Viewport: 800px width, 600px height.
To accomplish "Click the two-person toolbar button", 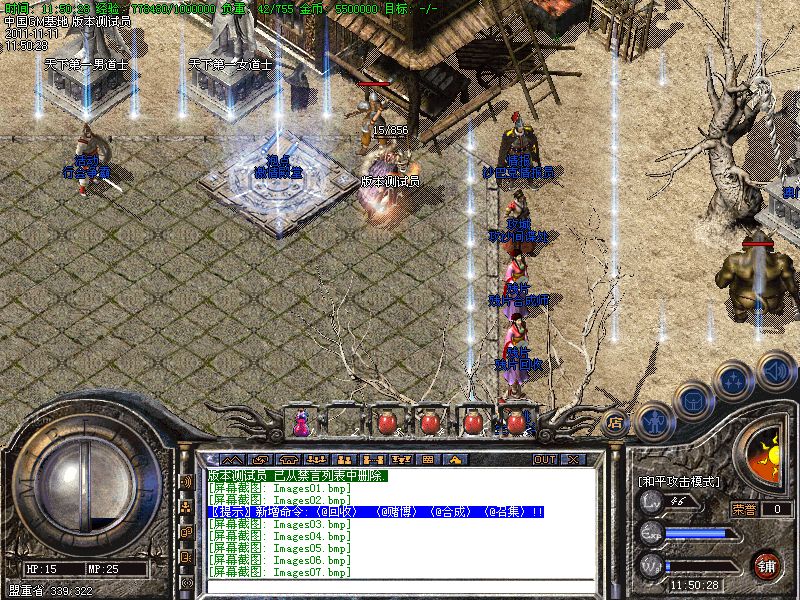I will pos(346,459).
